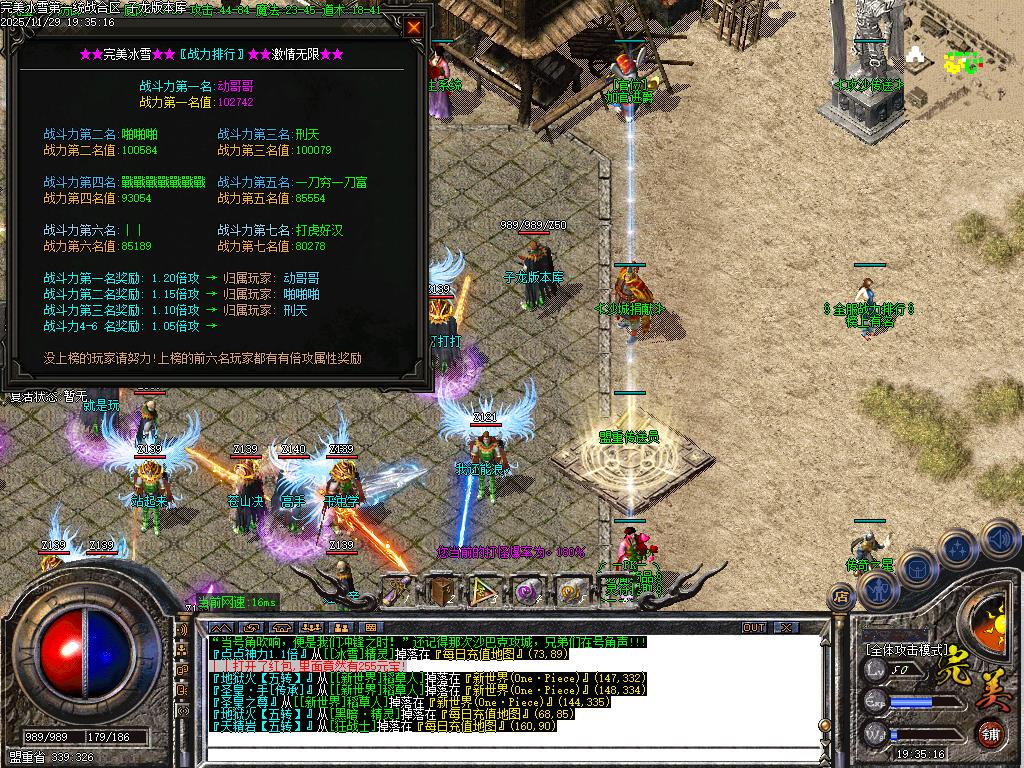Screen dimensions: 1024x768
Task: Click the red 铺 stall button
Action: (x=988, y=733)
